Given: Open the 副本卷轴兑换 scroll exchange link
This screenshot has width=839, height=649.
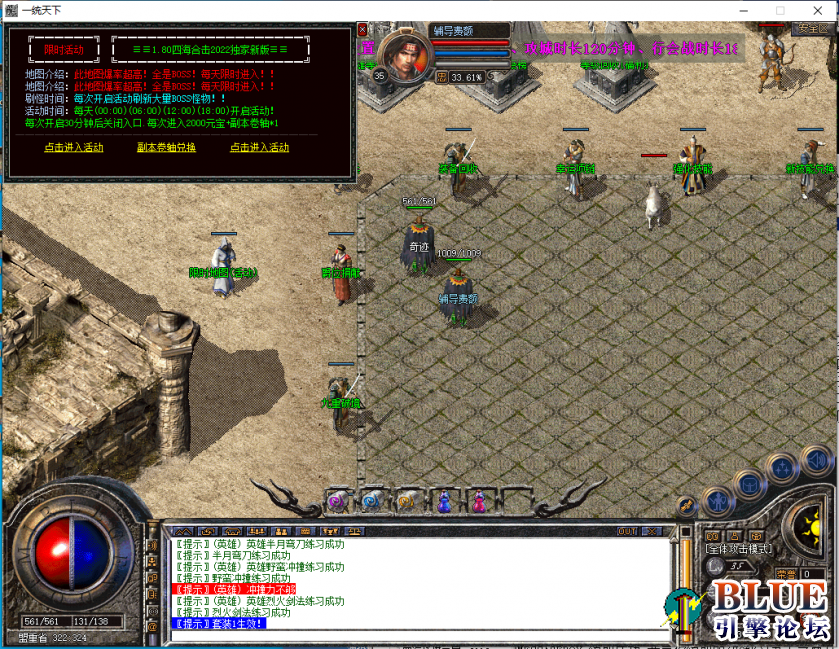Looking at the screenshot, I should coord(166,147).
